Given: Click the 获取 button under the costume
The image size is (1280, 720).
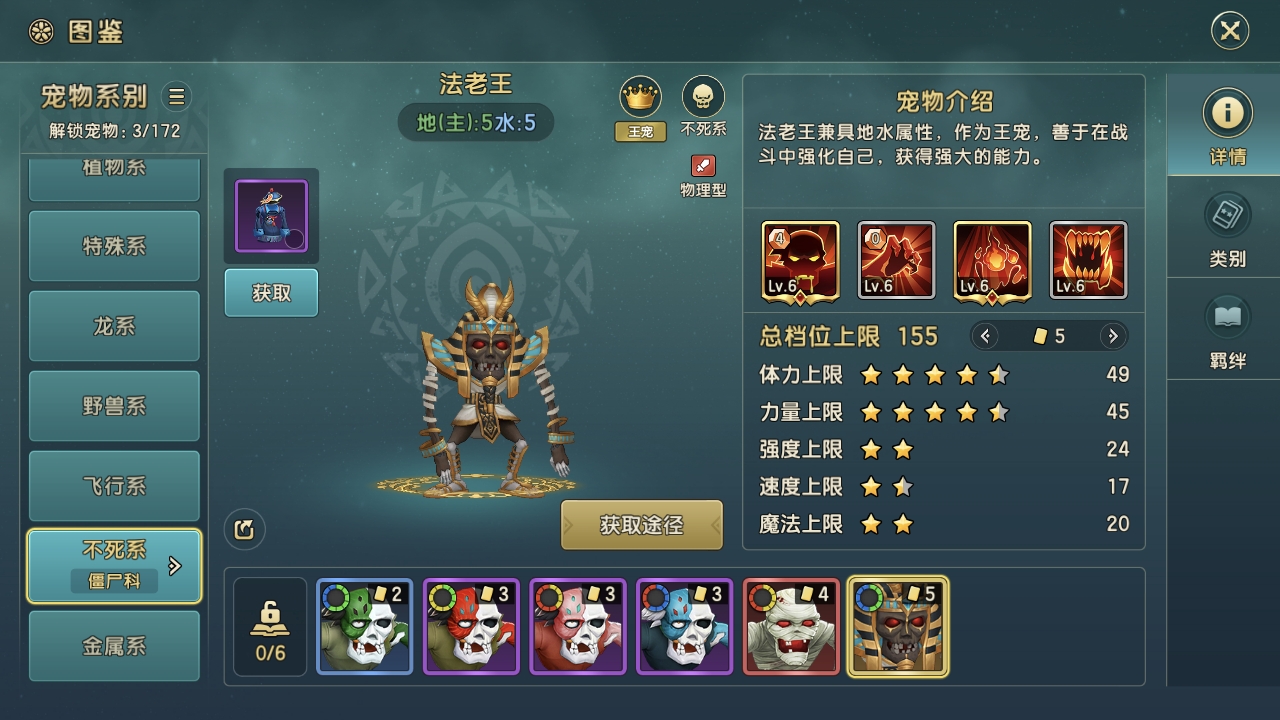Looking at the screenshot, I should coord(271,293).
